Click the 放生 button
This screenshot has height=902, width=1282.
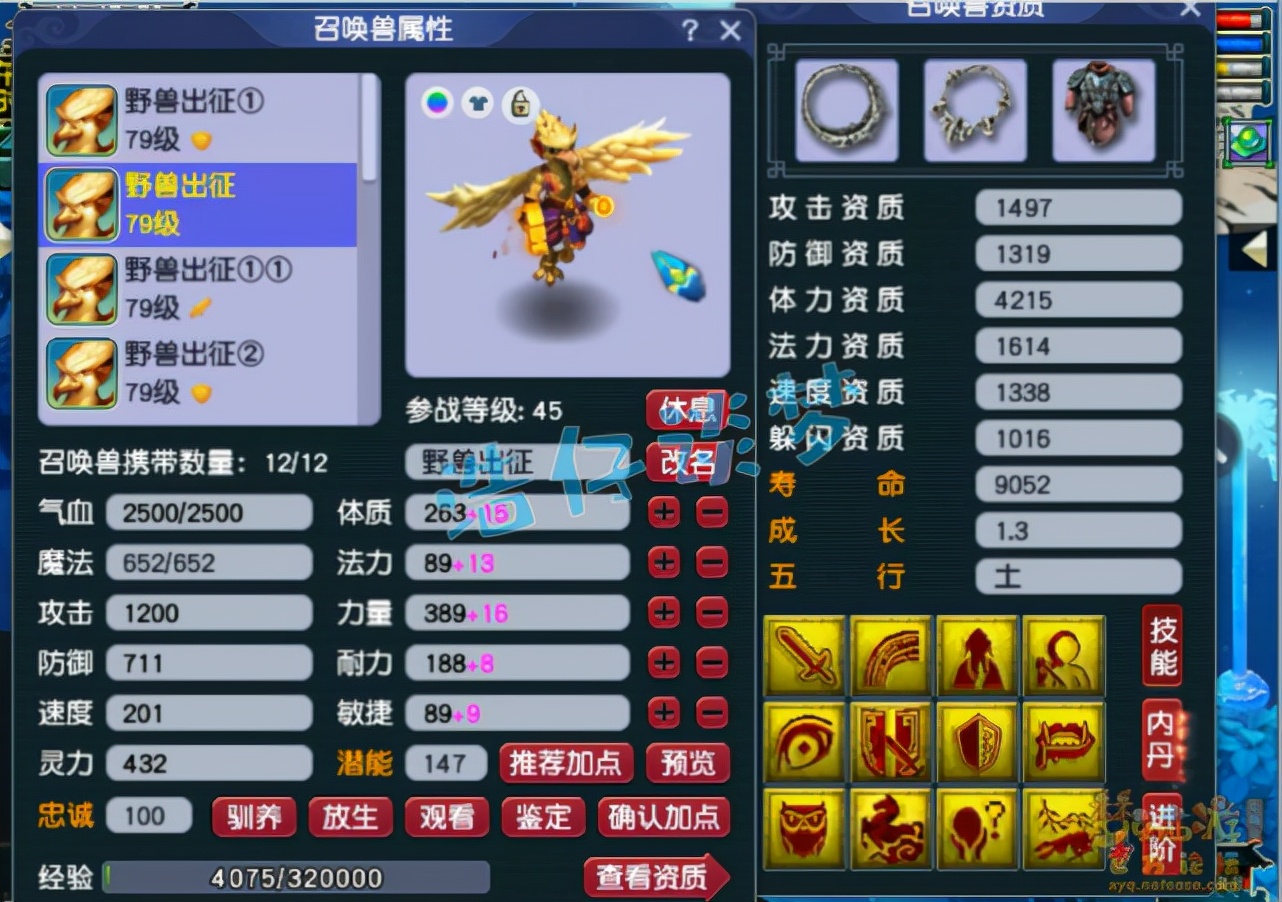[350, 816]
